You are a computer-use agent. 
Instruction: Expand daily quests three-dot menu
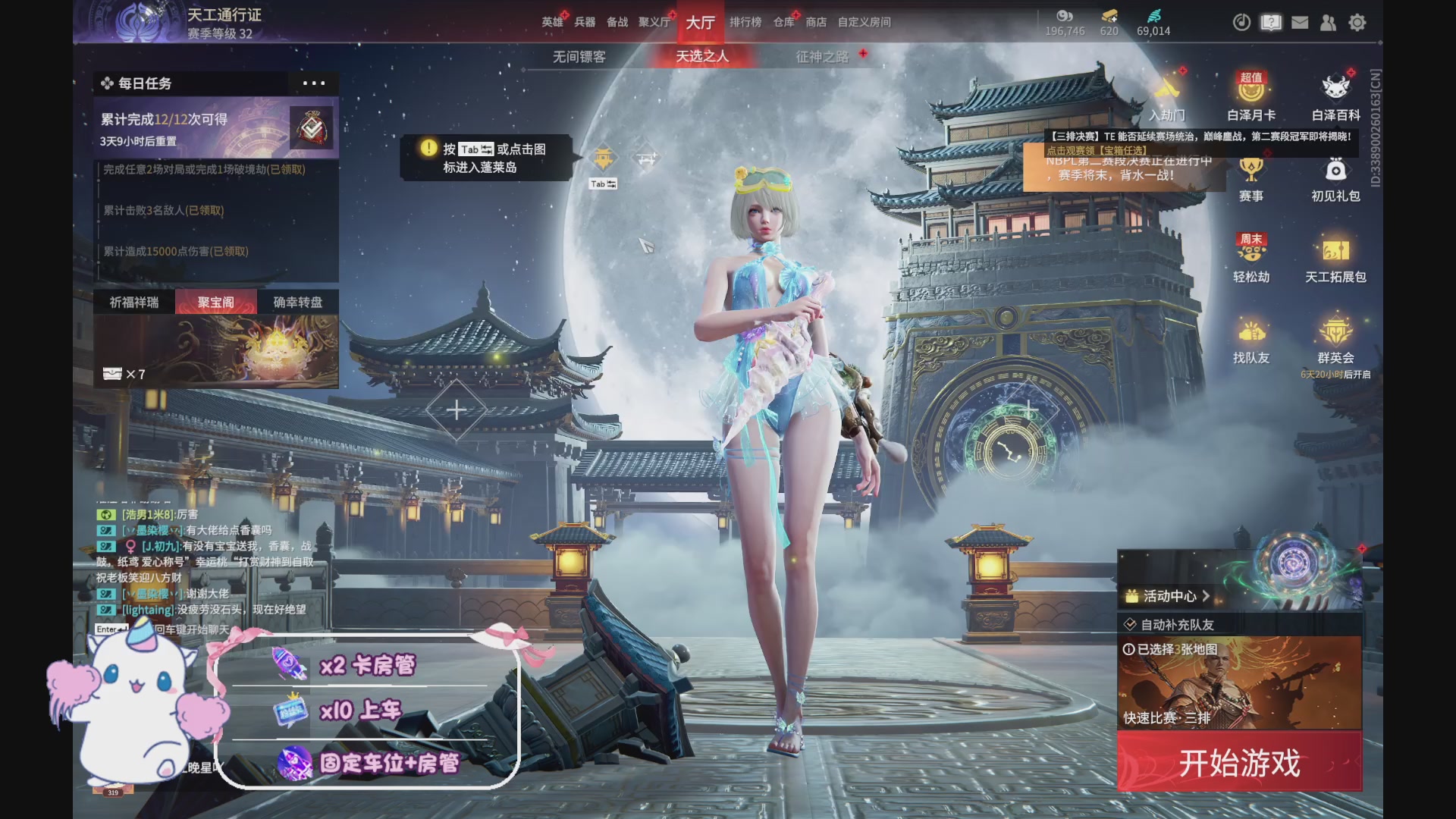[x=313, y=83]
